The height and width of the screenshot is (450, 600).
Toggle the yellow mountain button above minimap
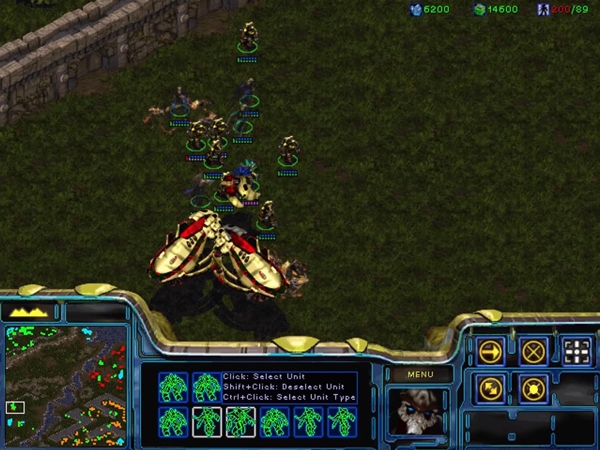30,312
